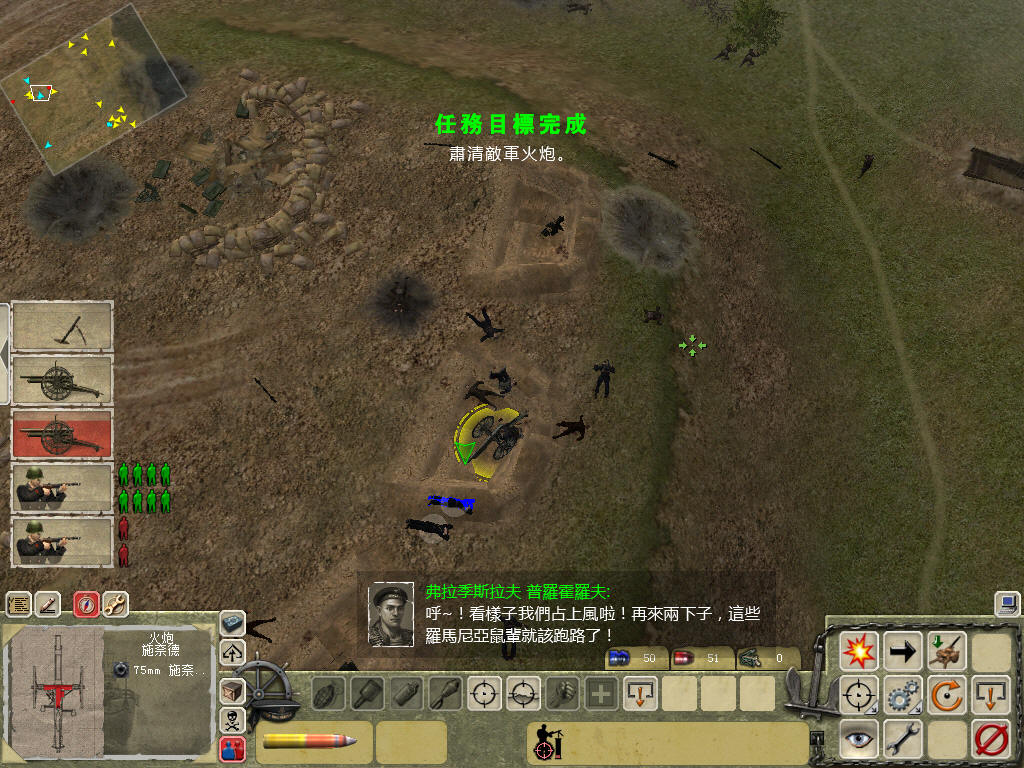
Task: Open the mission objectives notepad icon
Action: point(18,604)
